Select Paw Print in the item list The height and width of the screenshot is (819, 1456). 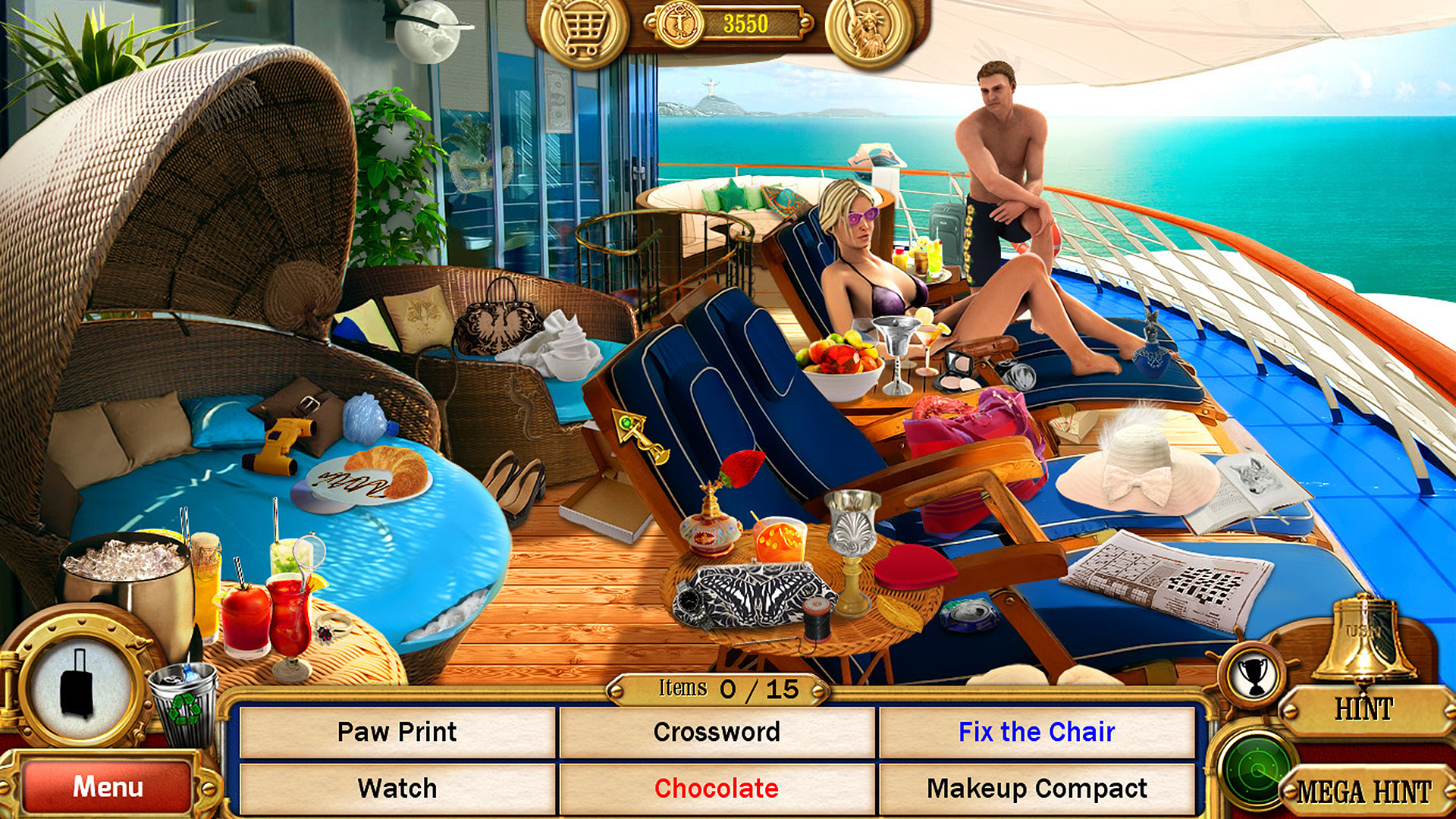pyautogui.click(x=397, y=732)
